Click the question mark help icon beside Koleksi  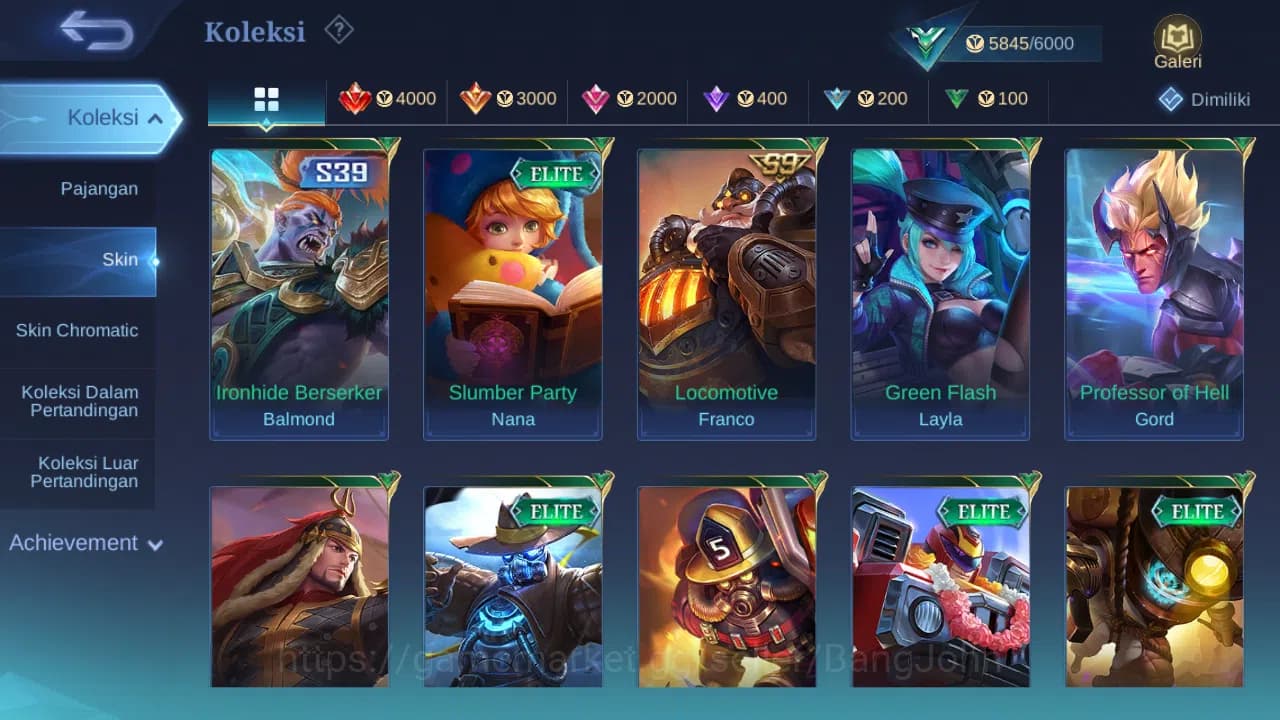(x=338, y=30)
